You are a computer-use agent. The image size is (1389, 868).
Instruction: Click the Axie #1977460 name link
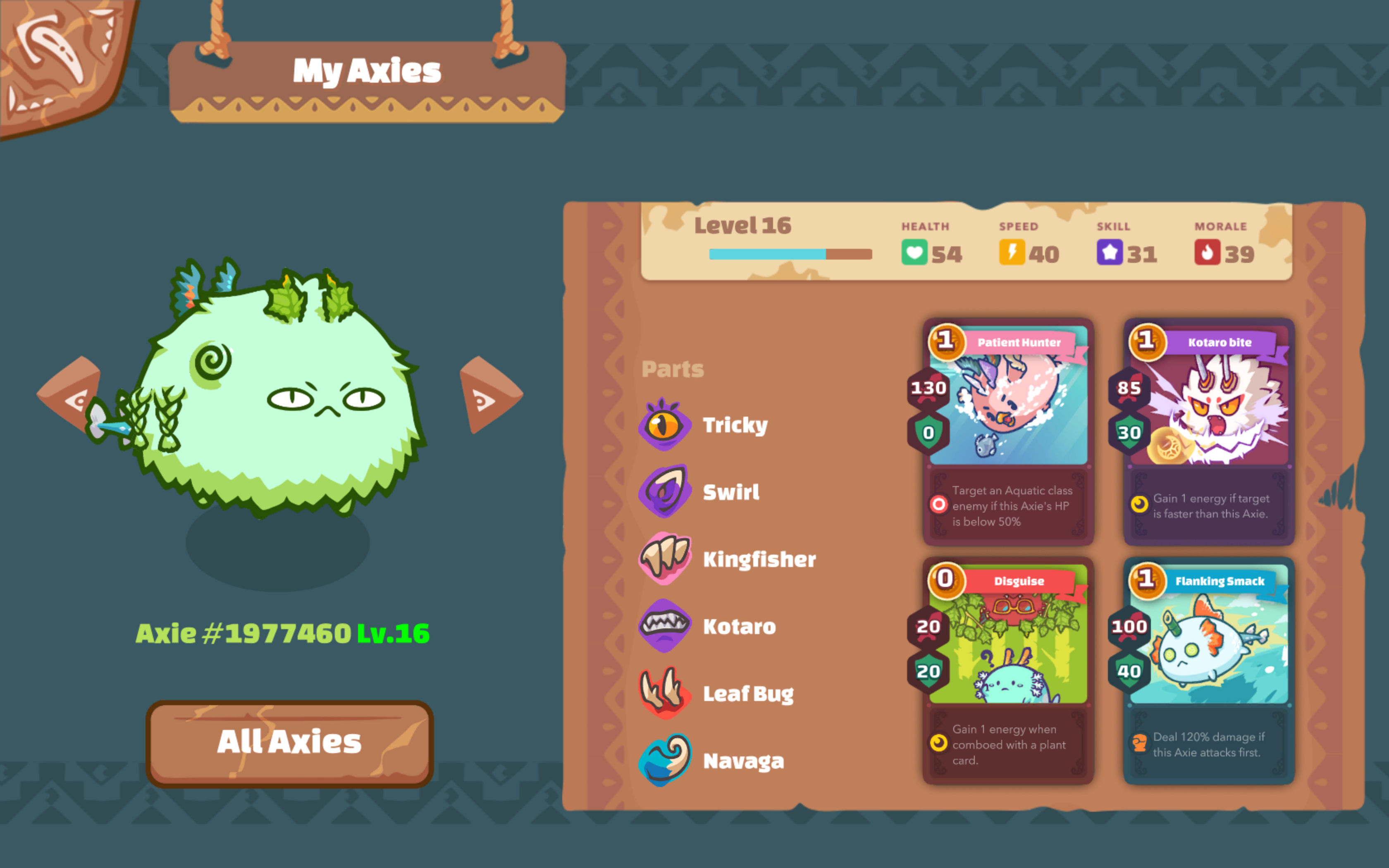(x=243, y=632)
